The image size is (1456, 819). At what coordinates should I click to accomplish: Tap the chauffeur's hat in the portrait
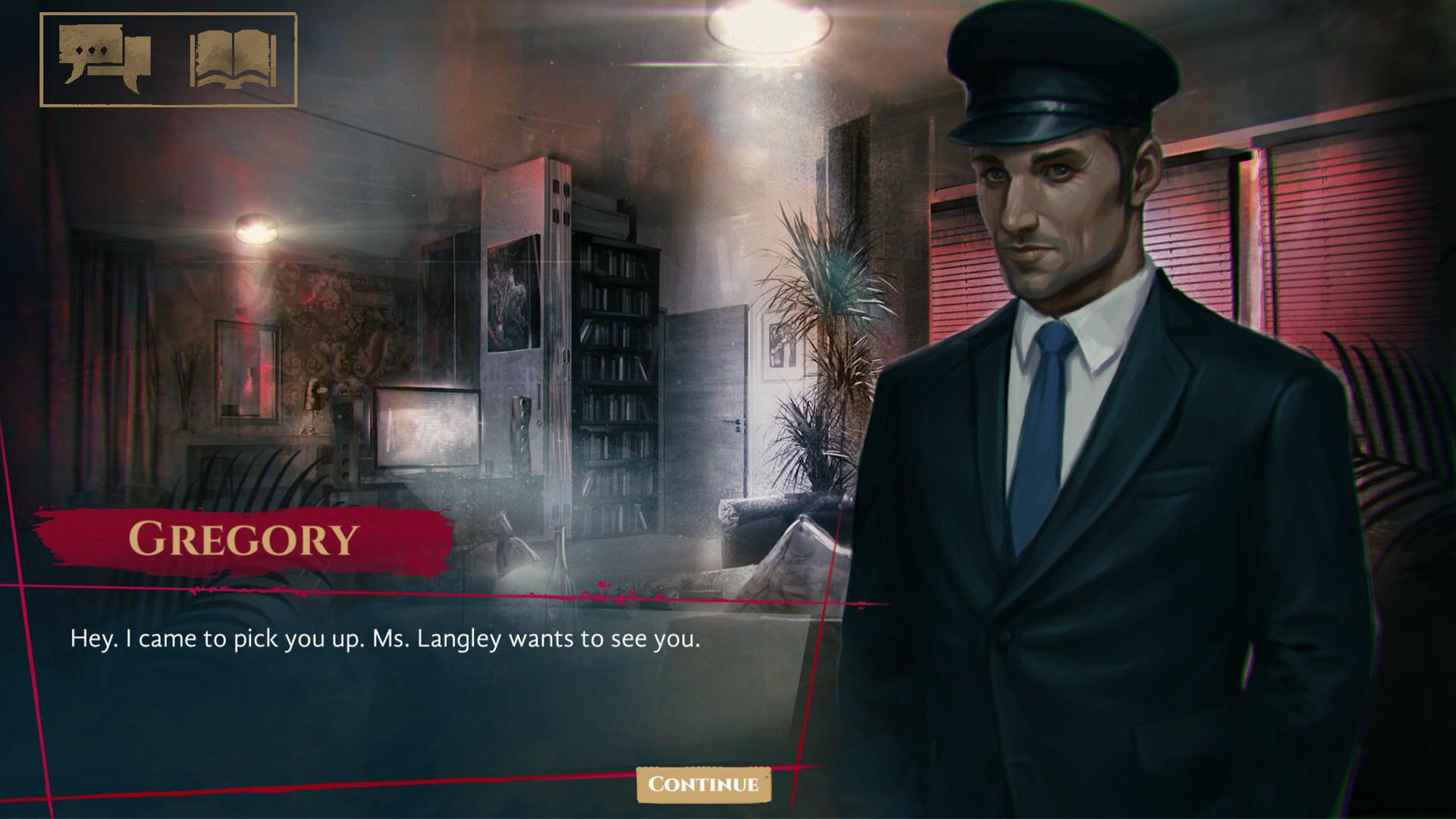pos(1054,83)
